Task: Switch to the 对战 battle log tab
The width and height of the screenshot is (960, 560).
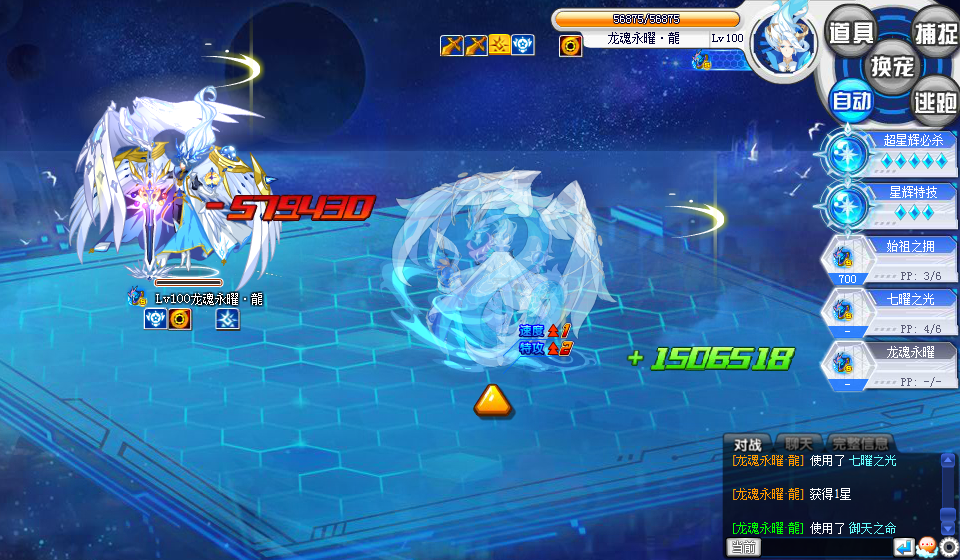Action: [x=748, y=444]
